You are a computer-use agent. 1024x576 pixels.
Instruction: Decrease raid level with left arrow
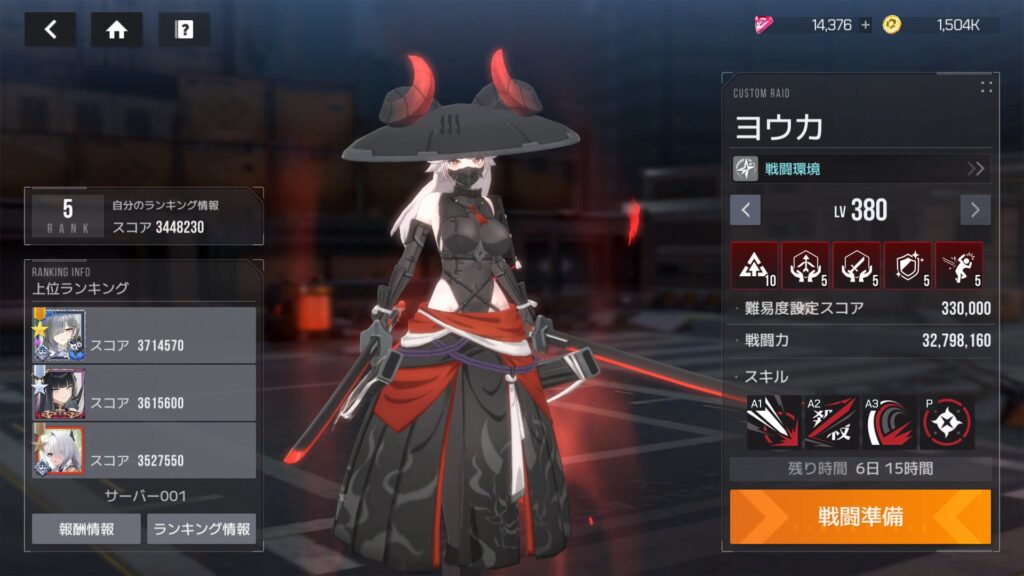coord(745,210)
